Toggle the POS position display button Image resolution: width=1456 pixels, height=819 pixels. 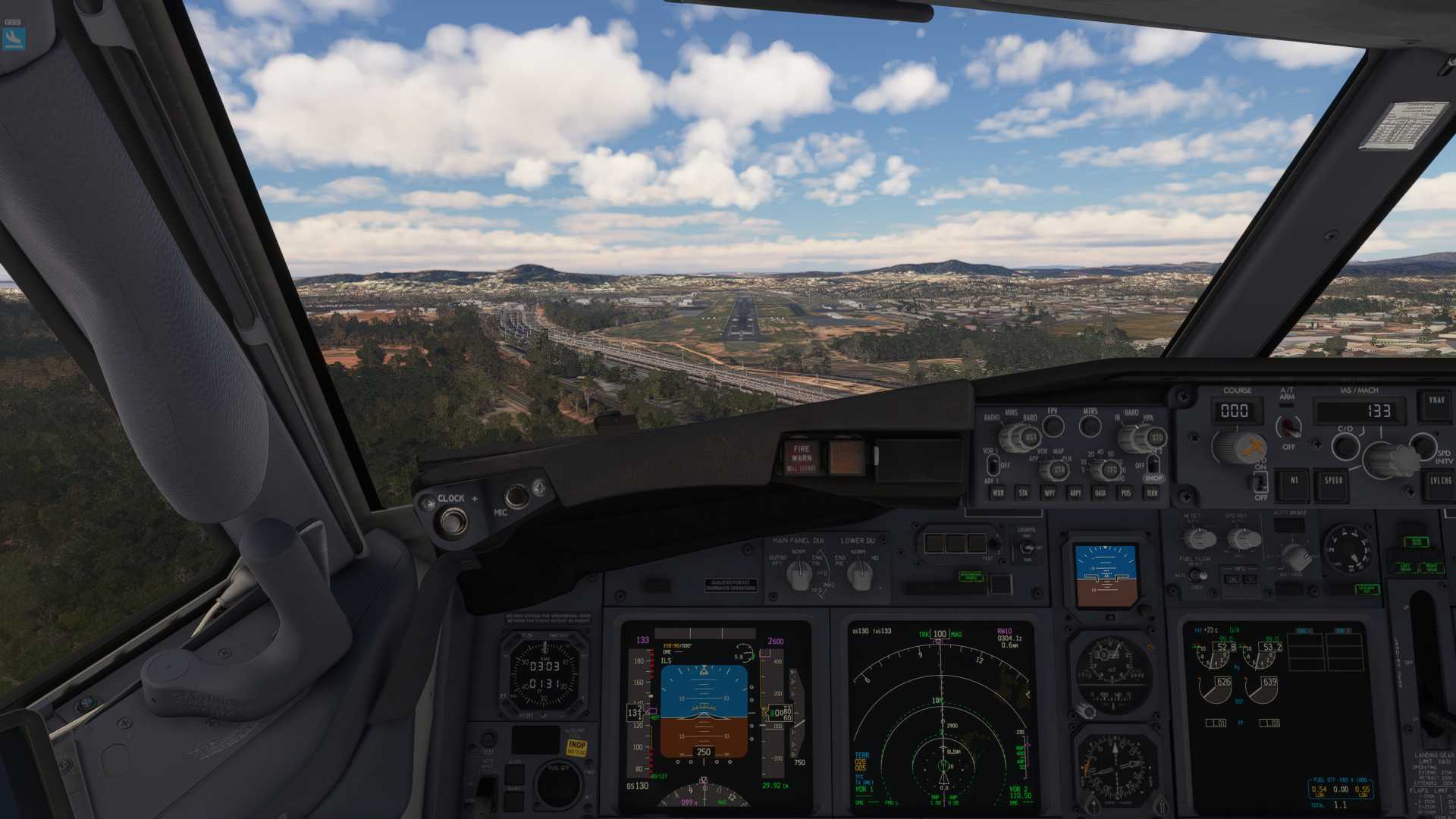click(x=1126, y=493)
